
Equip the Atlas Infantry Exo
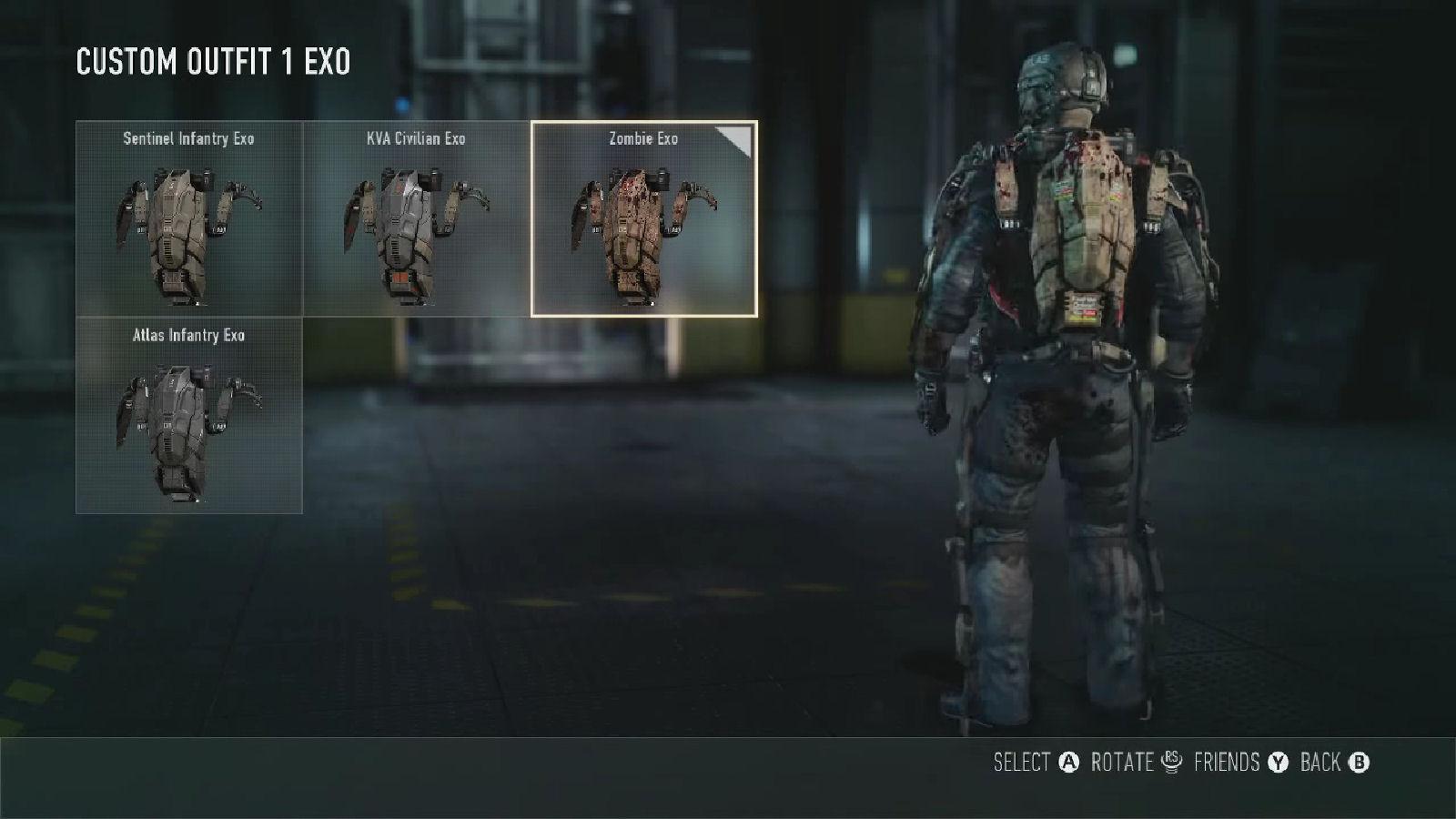coord(189,416)
